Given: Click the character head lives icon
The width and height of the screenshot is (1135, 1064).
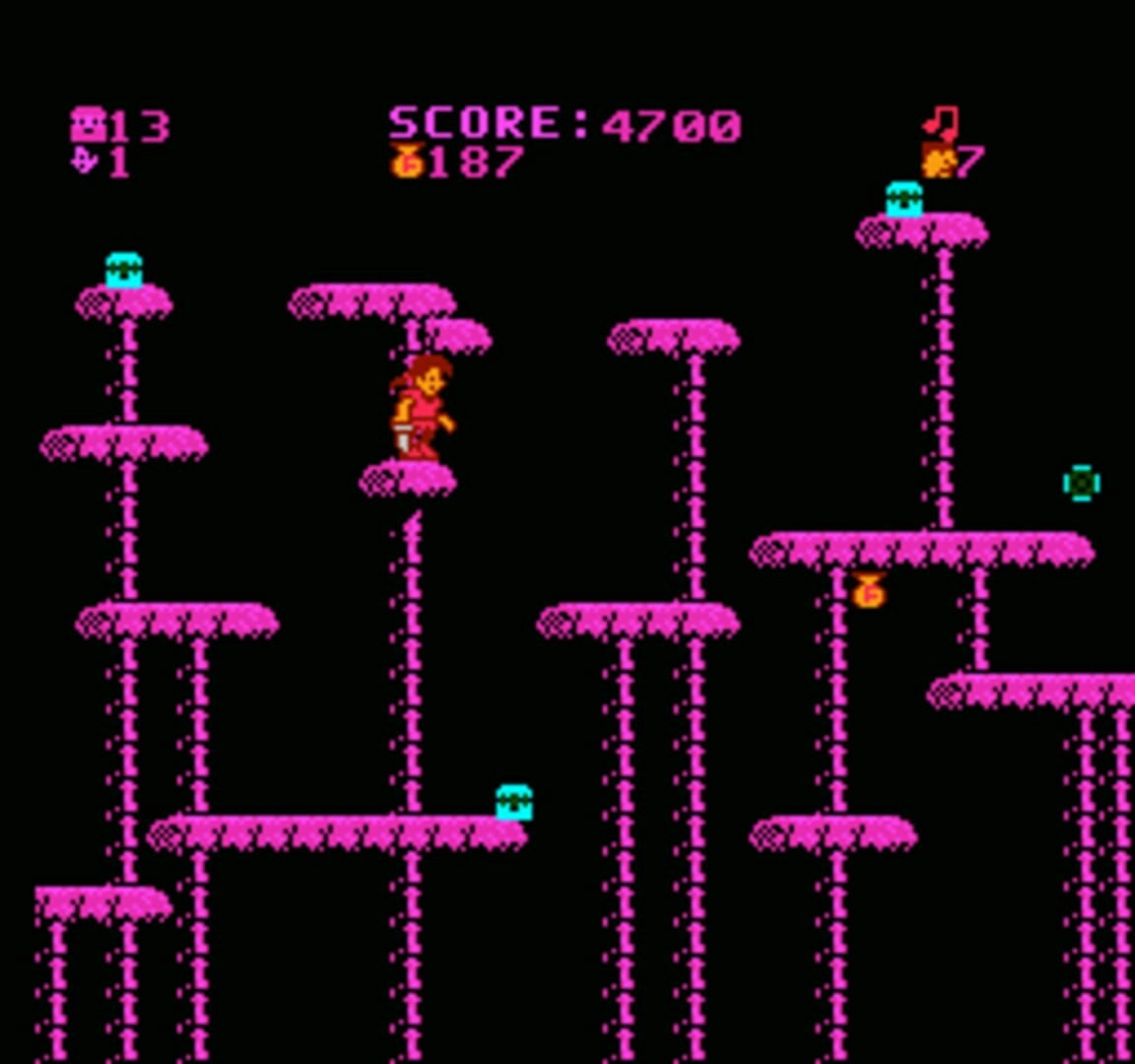Looking at the screenshot, I should pyautogui.click(x=937, y=160).
